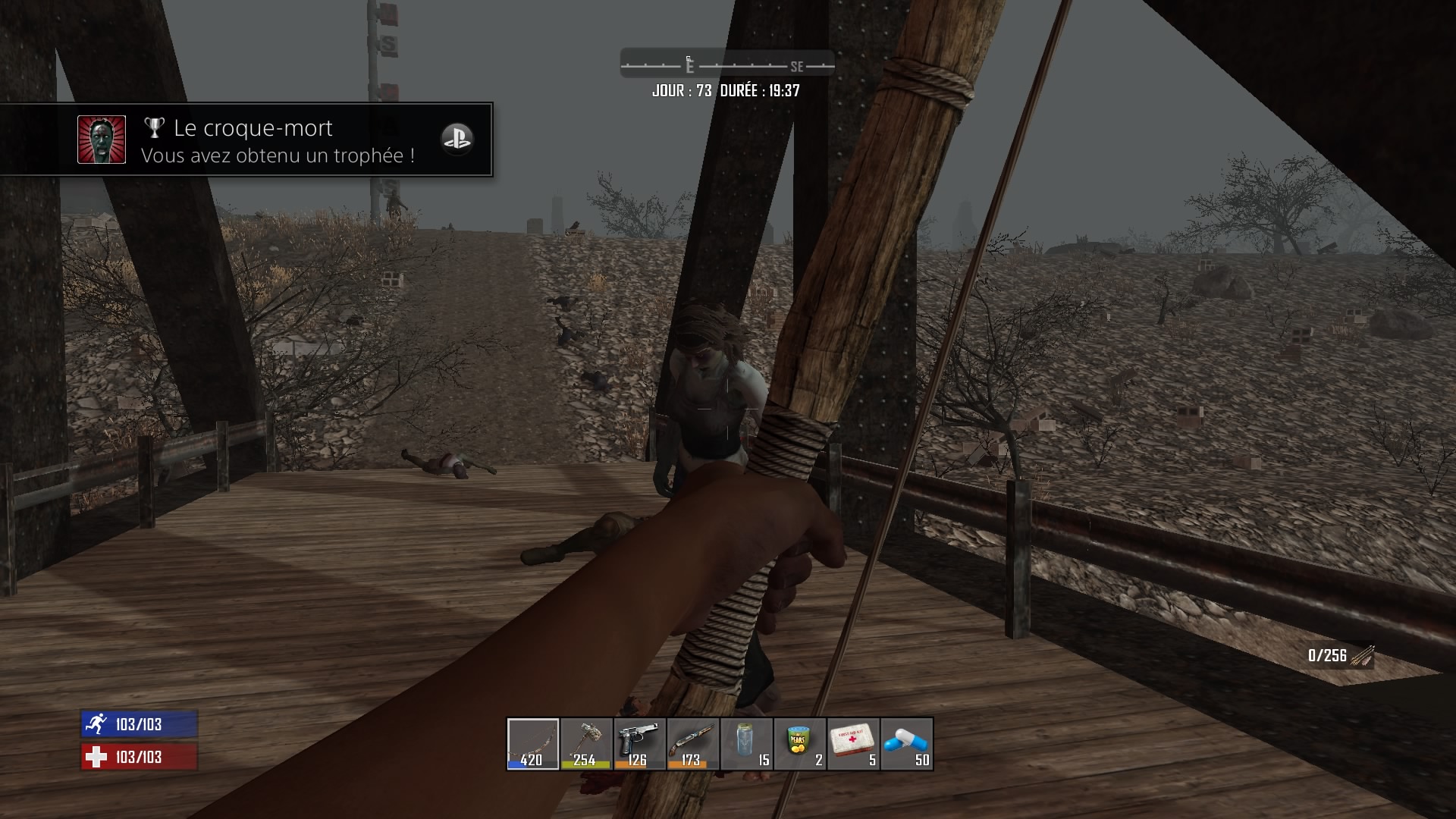This screenshot has width=1456, height=819.
Task: Open the Le croque-mort trophy notification
Action: (x=246, y=140)
